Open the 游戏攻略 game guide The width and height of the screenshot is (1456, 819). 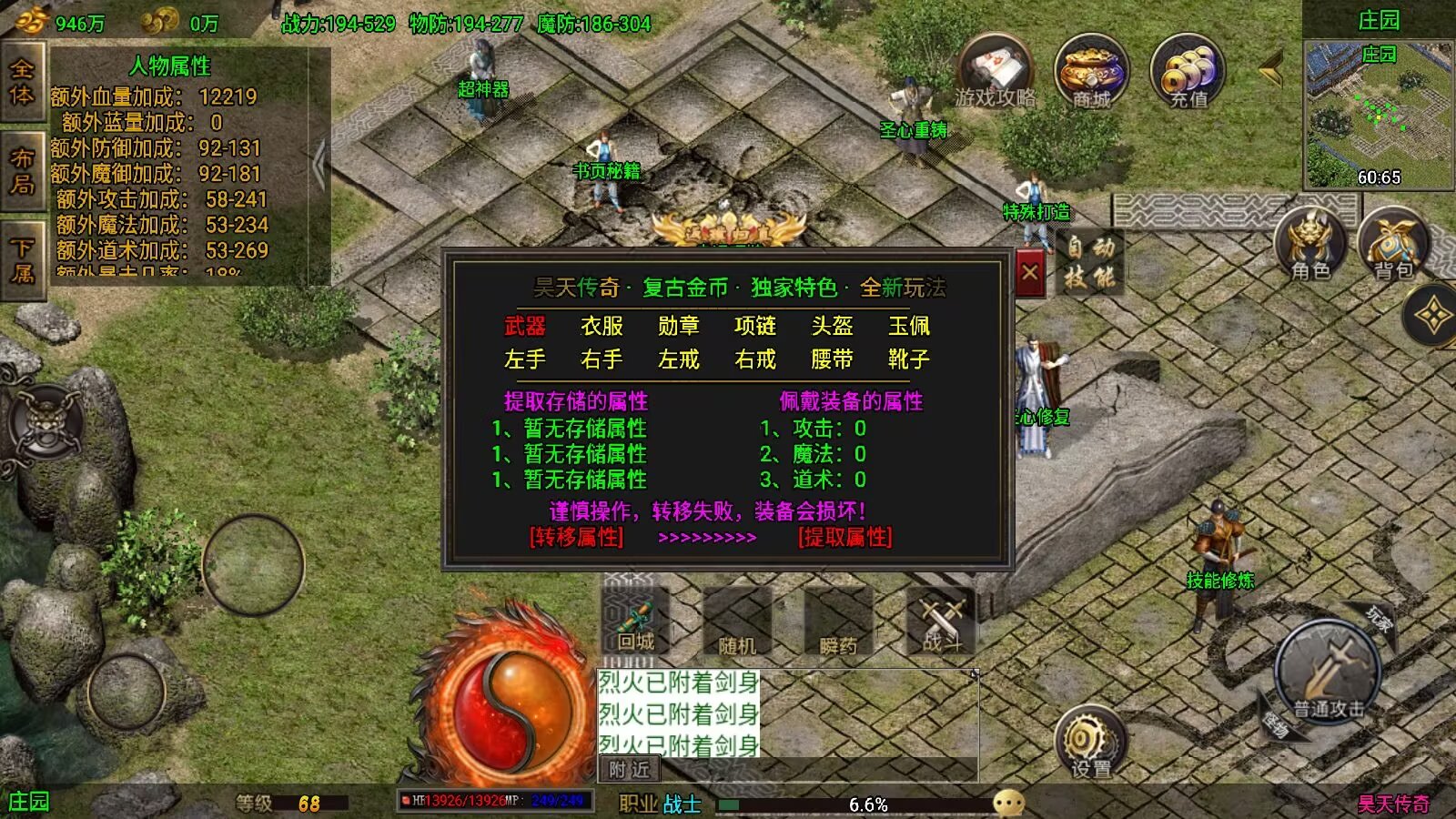coord(996,73)
